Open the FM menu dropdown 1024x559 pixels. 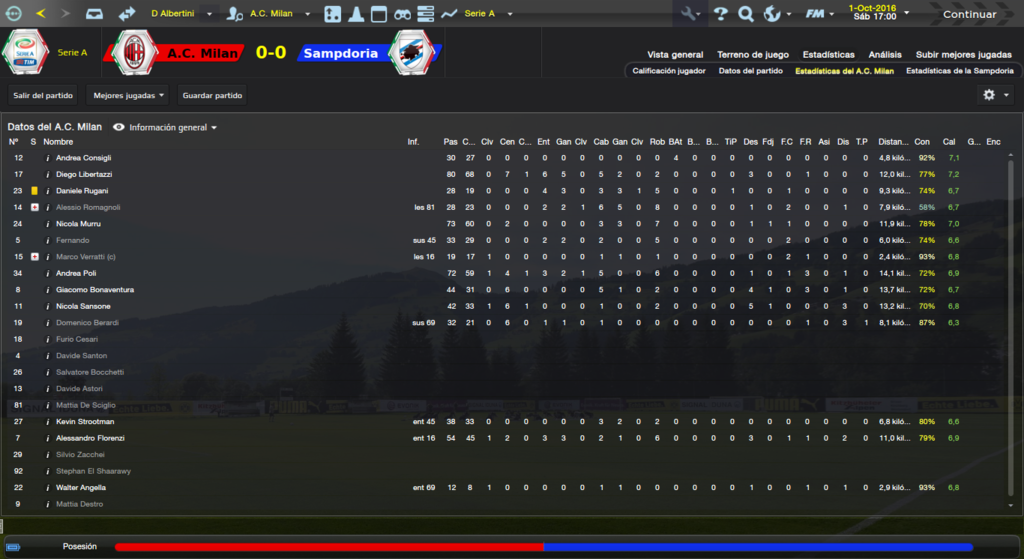pyautogui.click(x=821, y=14)
